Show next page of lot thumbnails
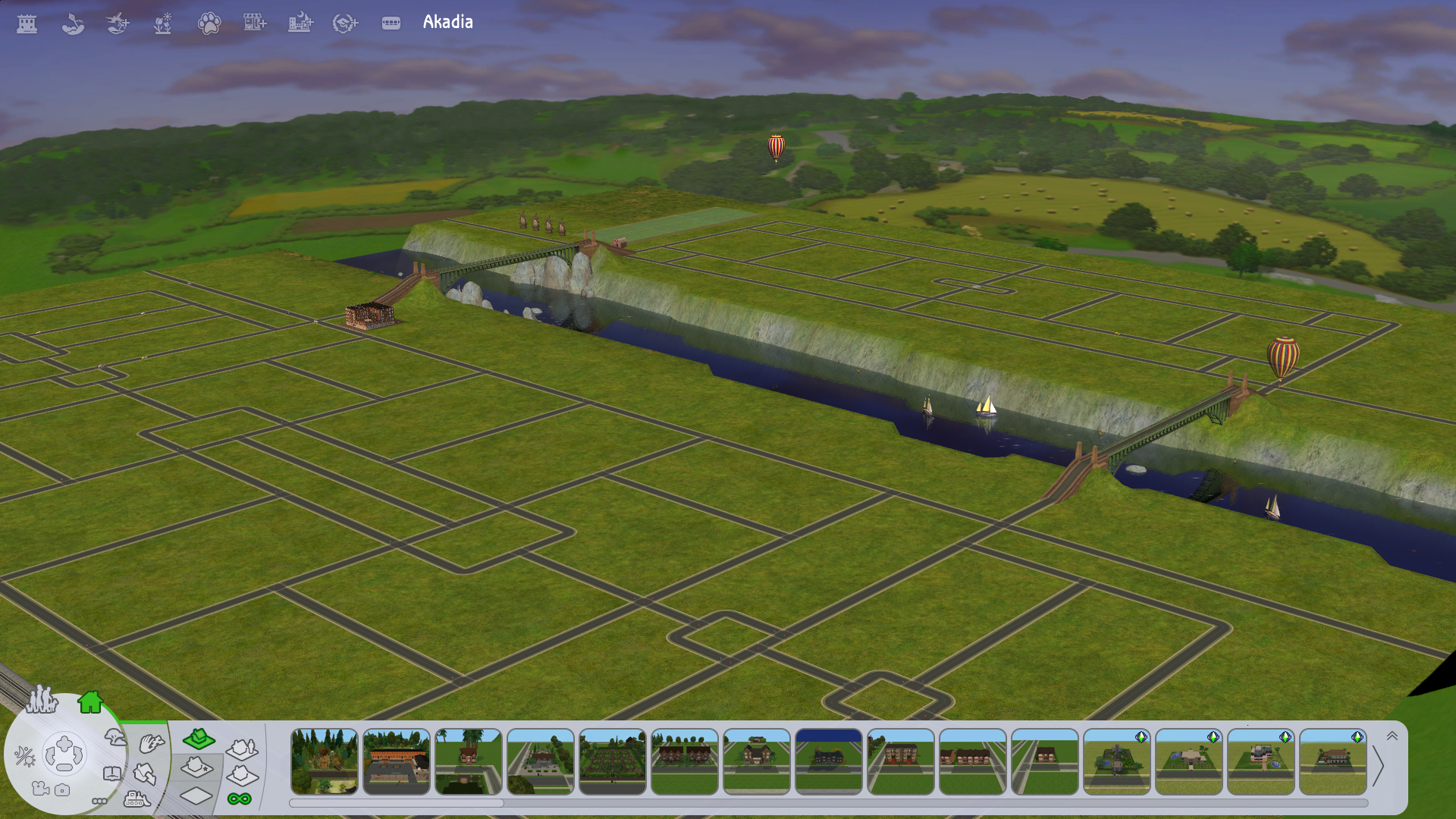This screenshot has width=1456, height=819. coord(1379,767)
